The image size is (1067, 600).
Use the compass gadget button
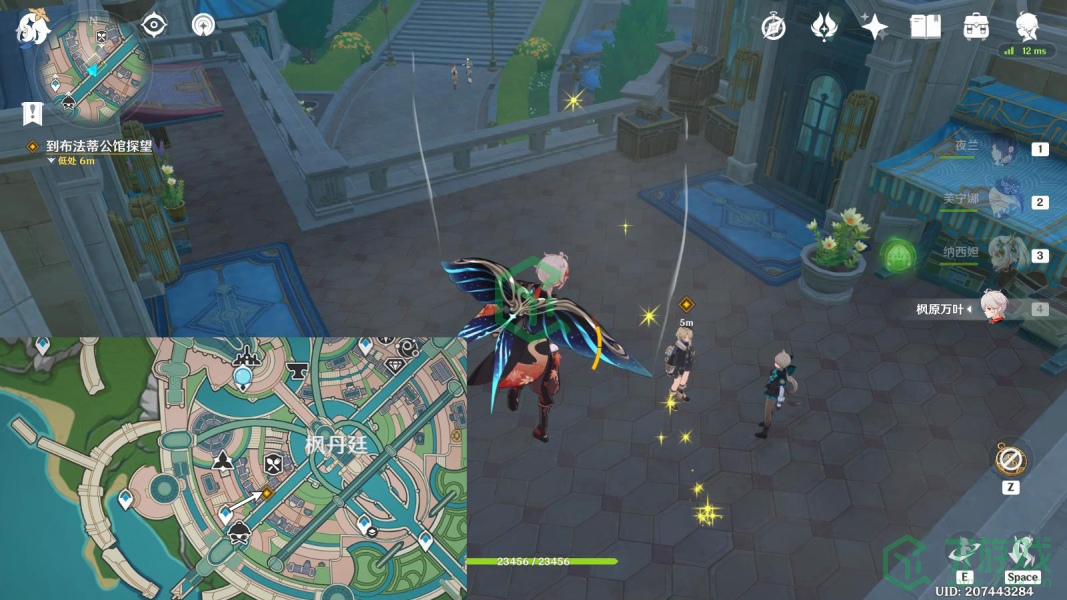[x=1010, y=461]
